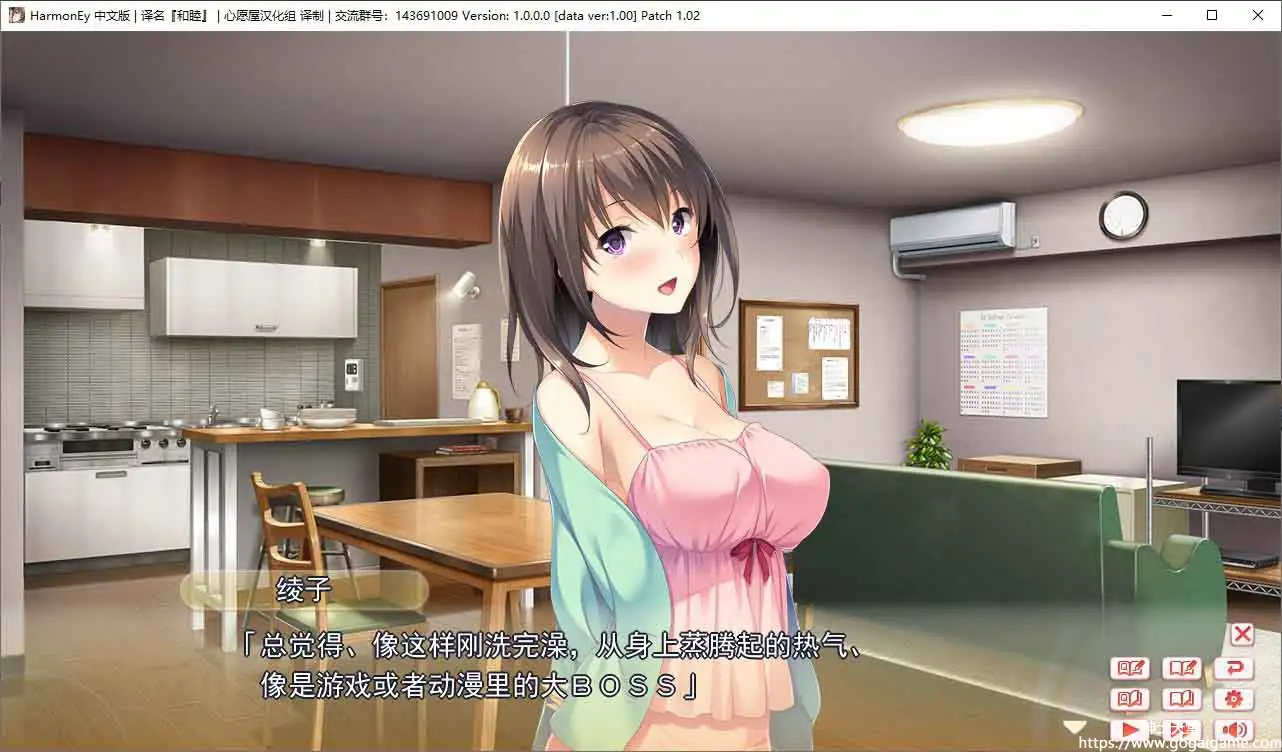Click the 绫子 name plate
This screenshot has width=1282, height=752.
302,592
